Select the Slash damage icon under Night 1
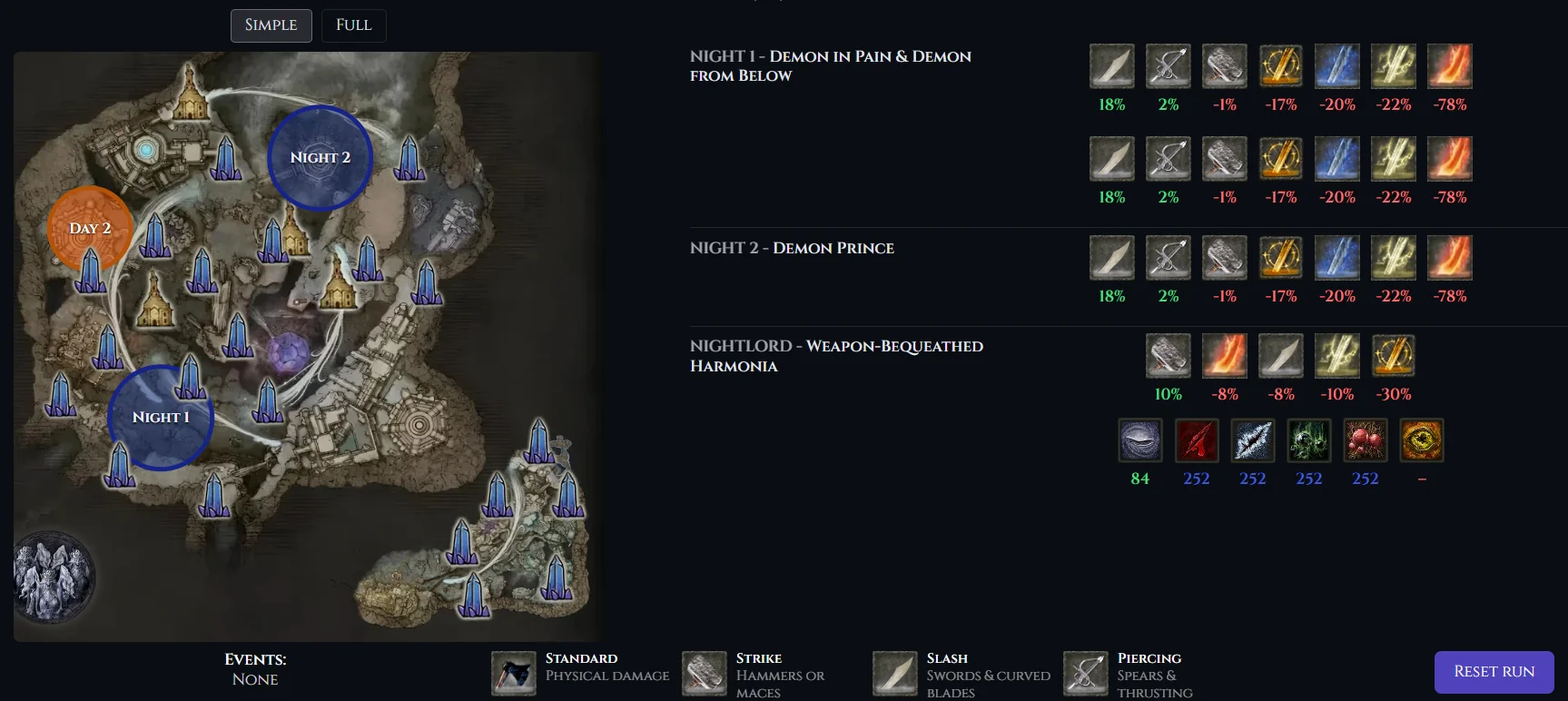Image resolution: width=1568 pixels, height=701 pixels. click(1111, 65)
